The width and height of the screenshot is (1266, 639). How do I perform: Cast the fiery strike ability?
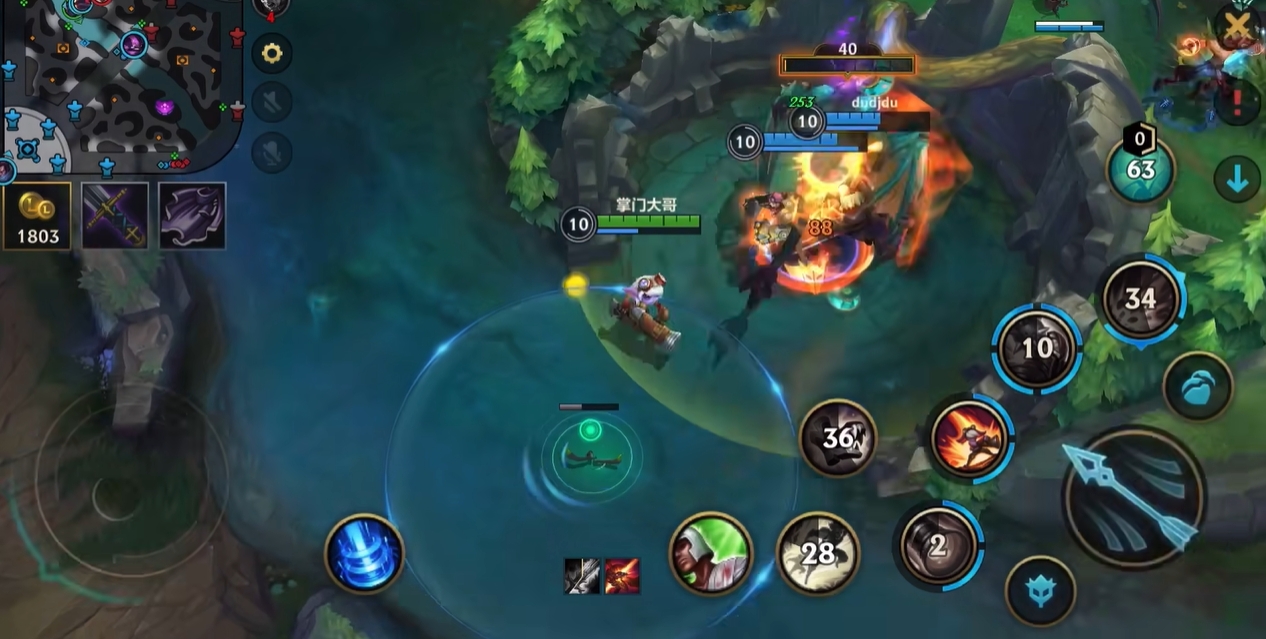tap(969, 438)
